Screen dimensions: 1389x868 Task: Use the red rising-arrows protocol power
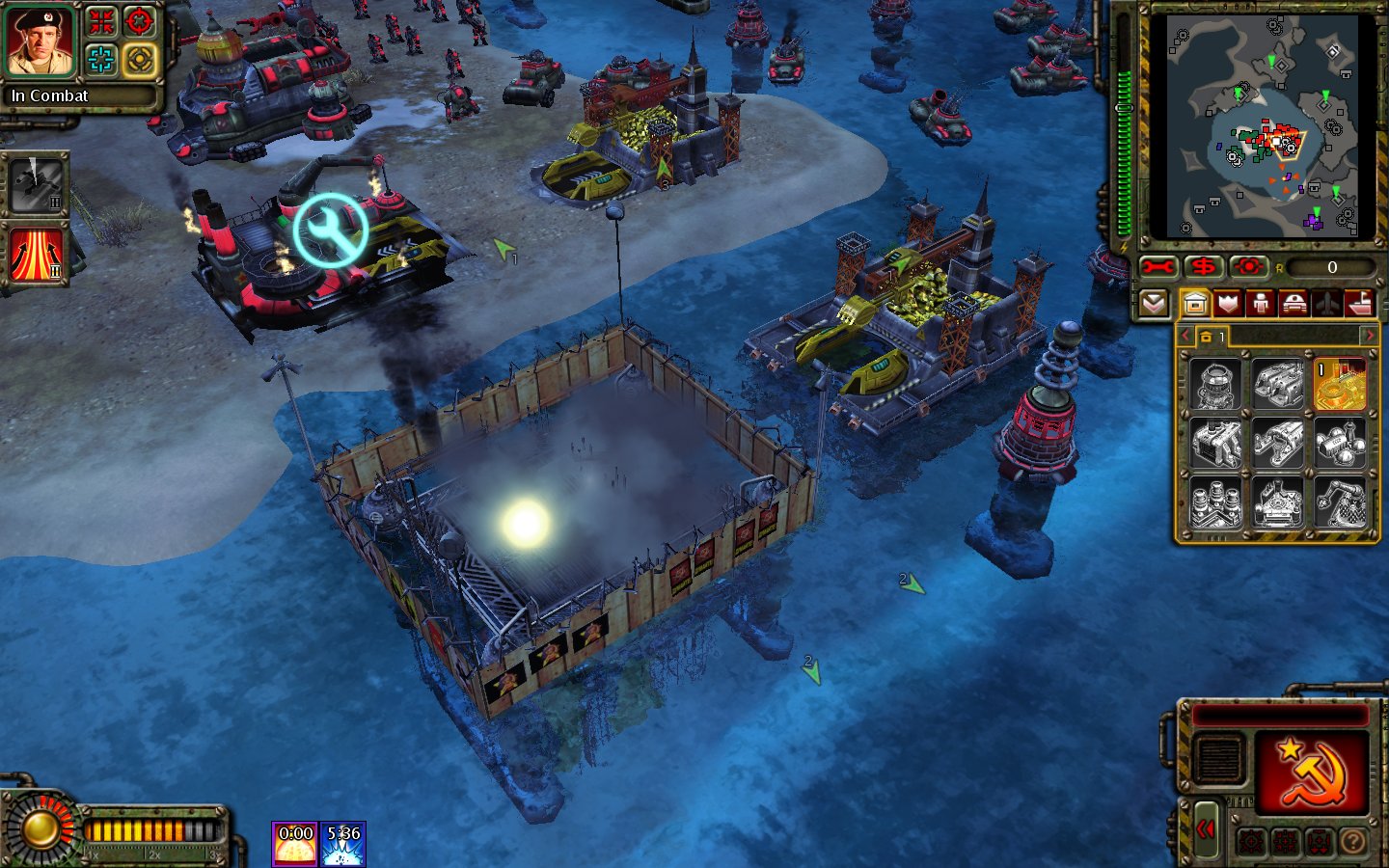tap(37, 255)
